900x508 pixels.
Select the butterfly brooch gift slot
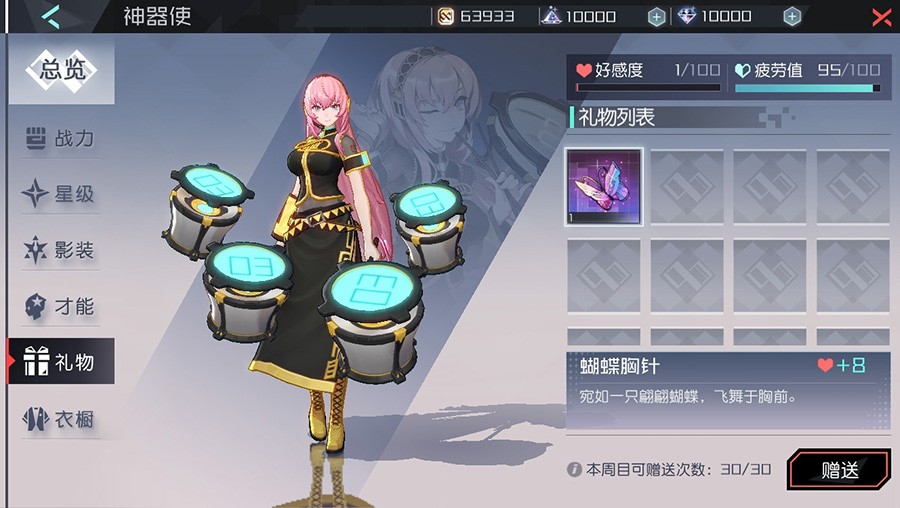coord(604,187)
